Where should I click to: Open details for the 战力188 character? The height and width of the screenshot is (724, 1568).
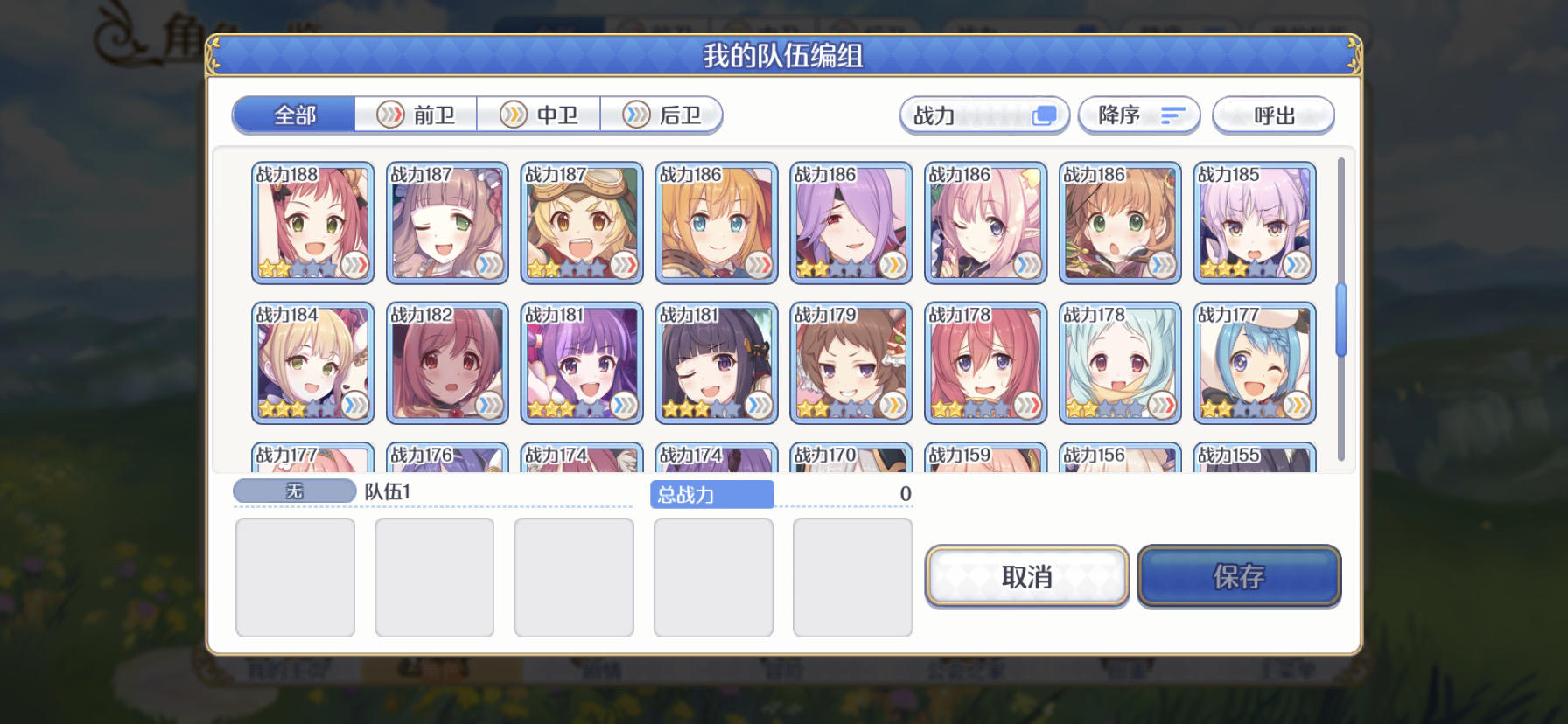(312, 223)
